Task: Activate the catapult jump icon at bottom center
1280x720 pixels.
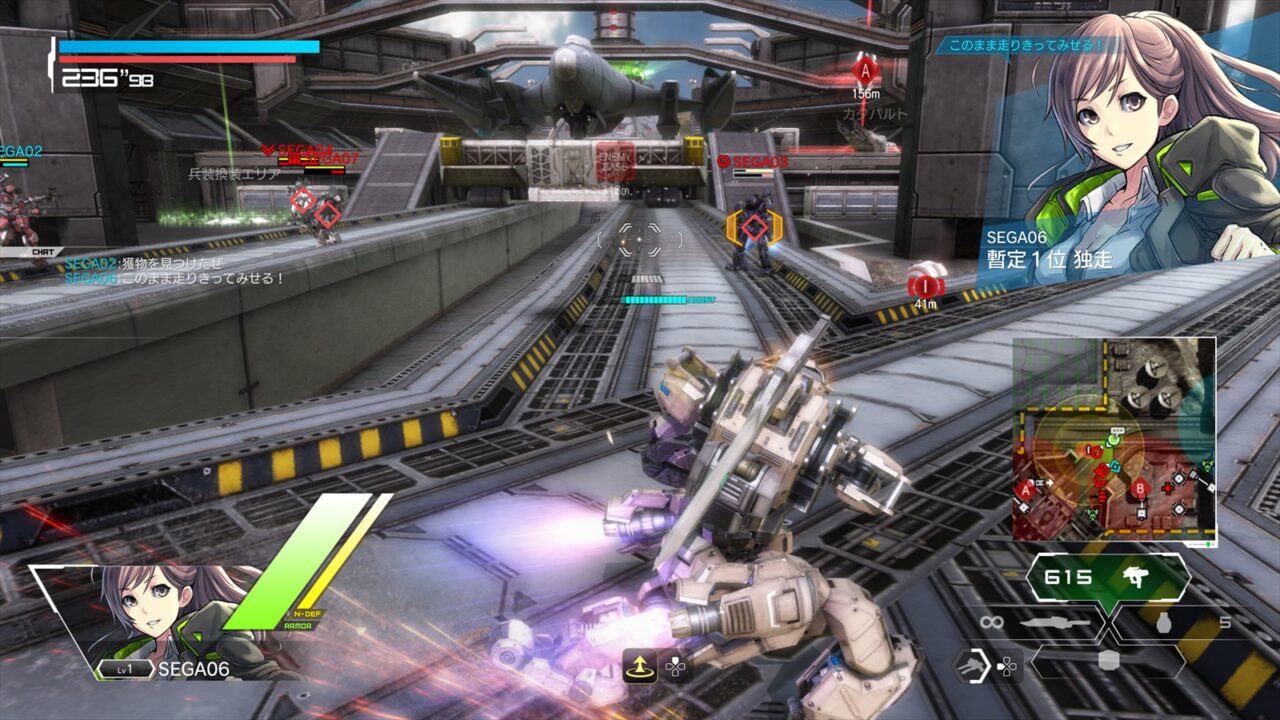Action: coord(640,666)
